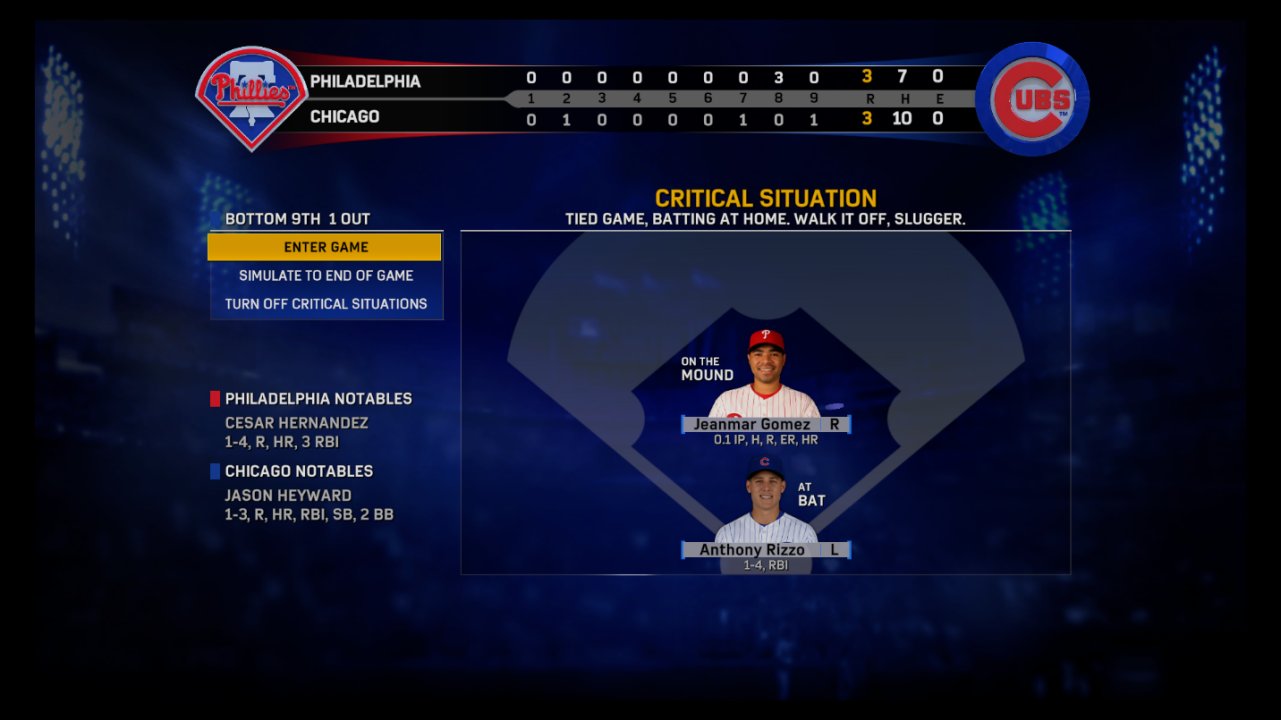Choose Simulate to End of Game
1281x720 pixels.
tap(325, 276)
